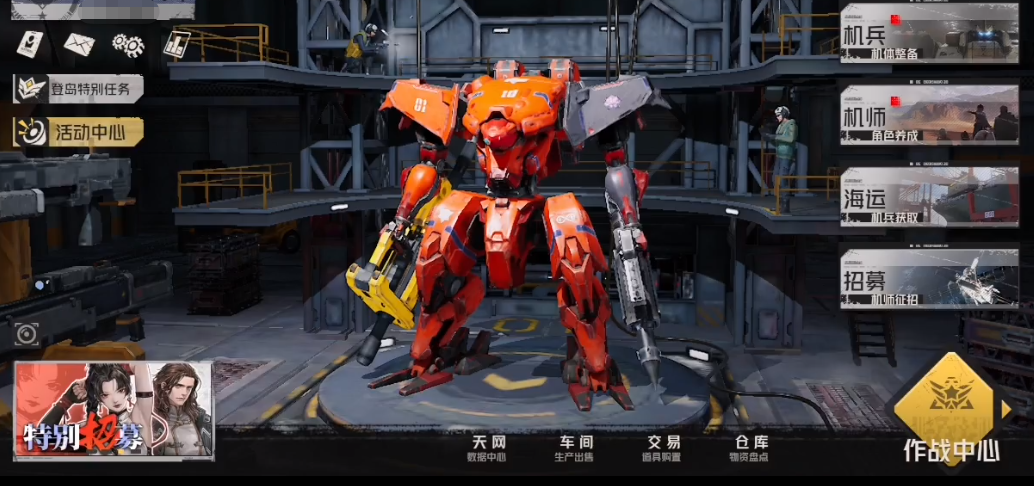Screen dimensions: 1034x486
Task: Open the 招募 recruitment panel
Action: point(929,278)
